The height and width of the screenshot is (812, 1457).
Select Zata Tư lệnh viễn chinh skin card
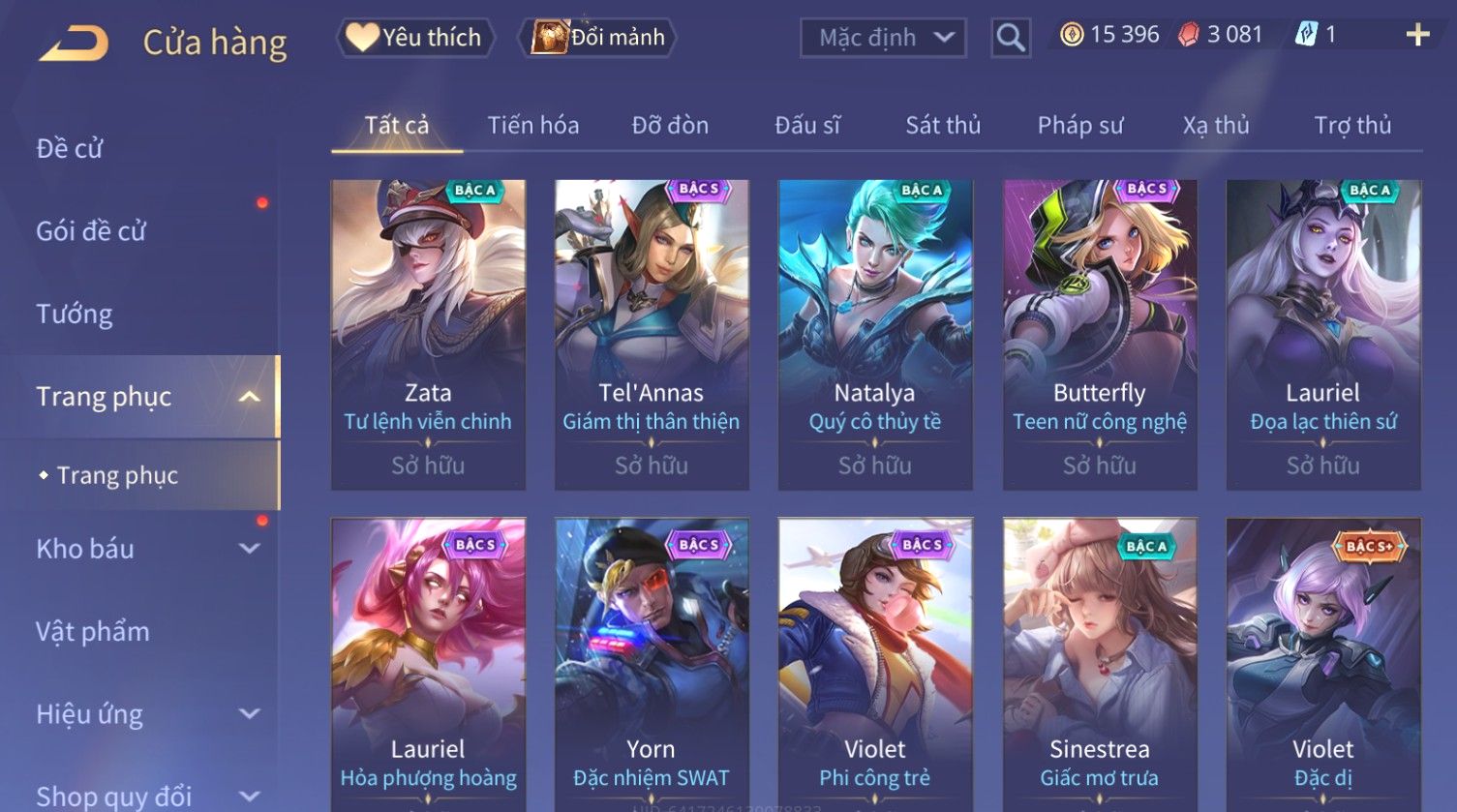(428, 334)
